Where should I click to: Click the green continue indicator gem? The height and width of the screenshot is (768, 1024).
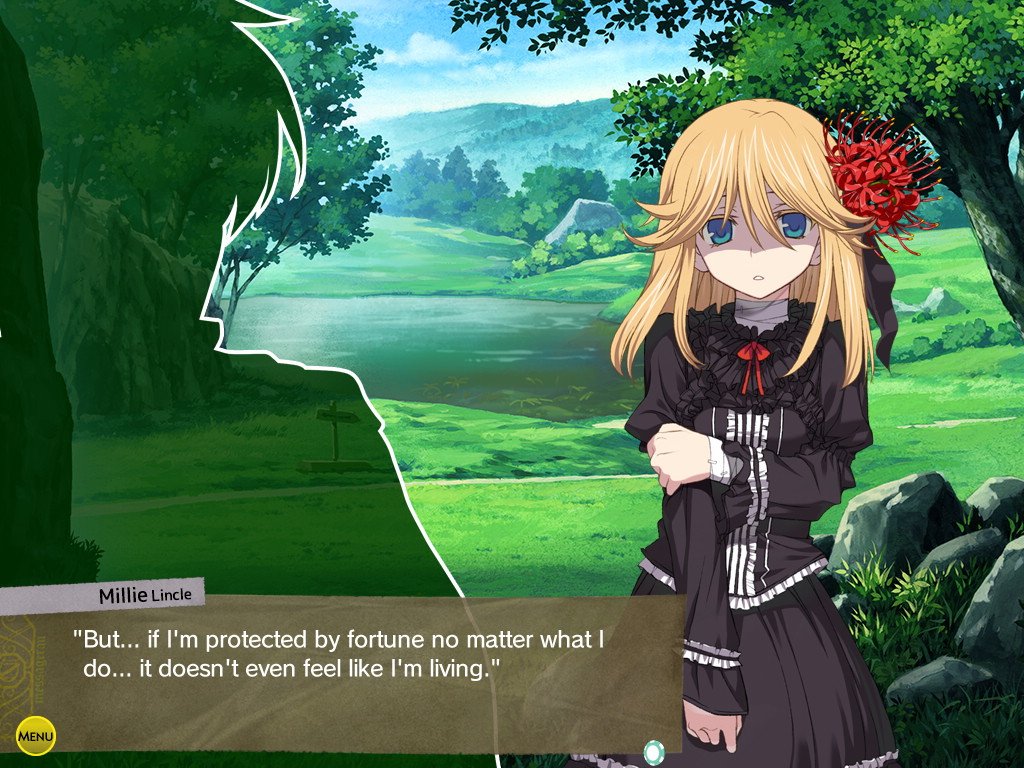(654, 751)
